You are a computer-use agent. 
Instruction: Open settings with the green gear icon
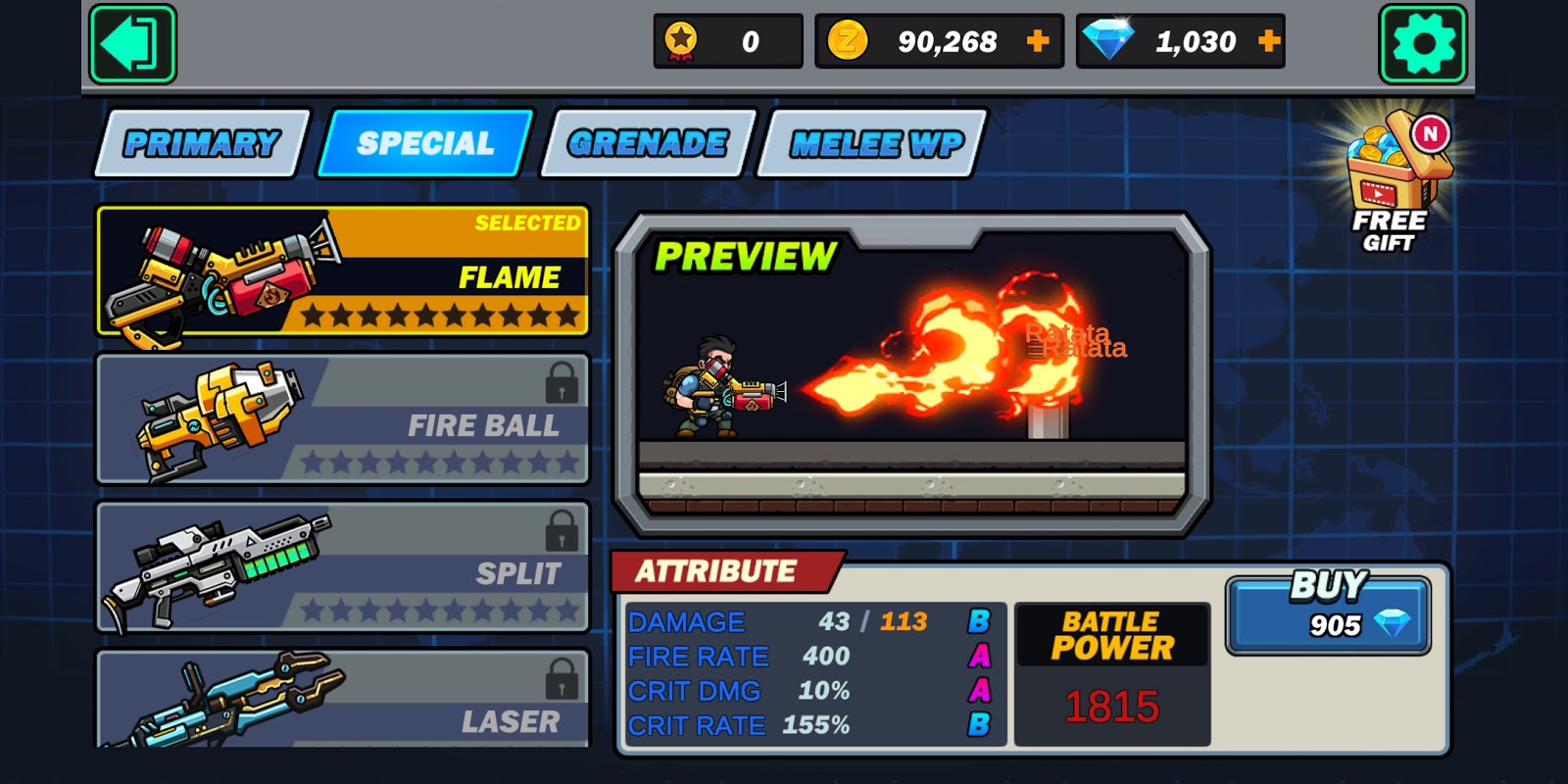click(1422, 44)
